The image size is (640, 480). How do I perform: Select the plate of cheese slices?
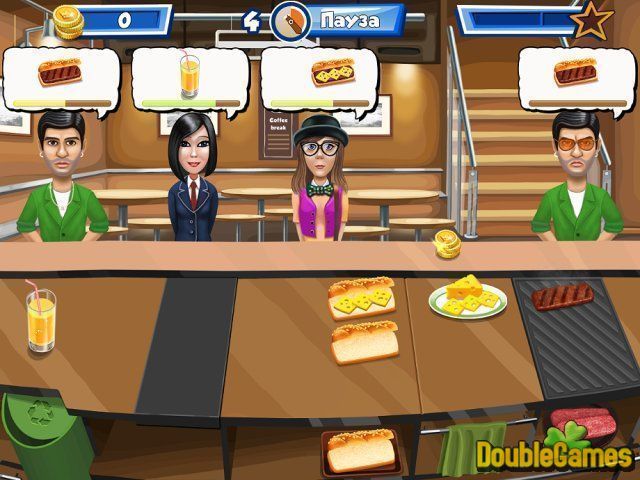(x=468, y=298)
